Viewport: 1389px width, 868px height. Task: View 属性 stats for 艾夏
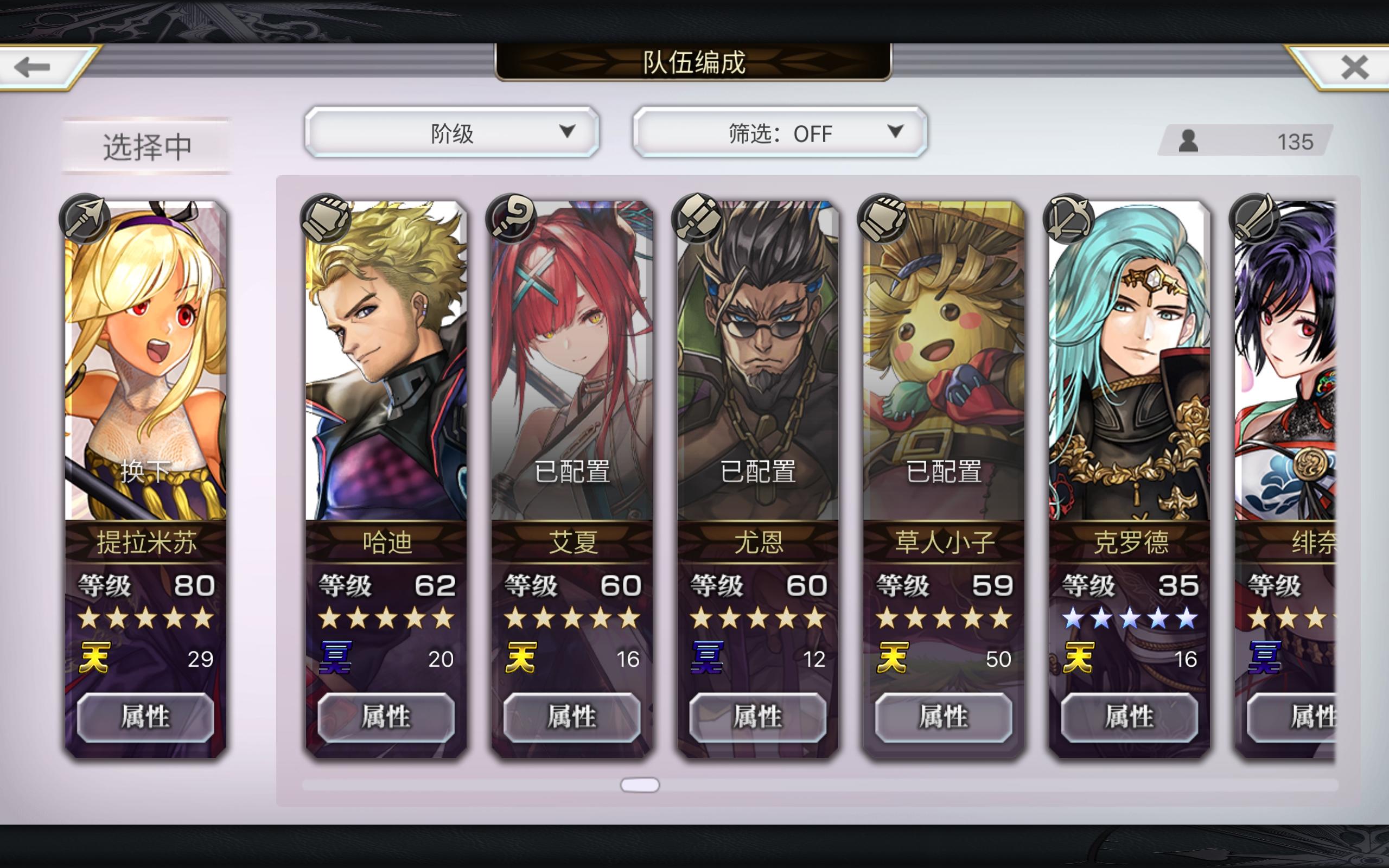click(572, 718)
